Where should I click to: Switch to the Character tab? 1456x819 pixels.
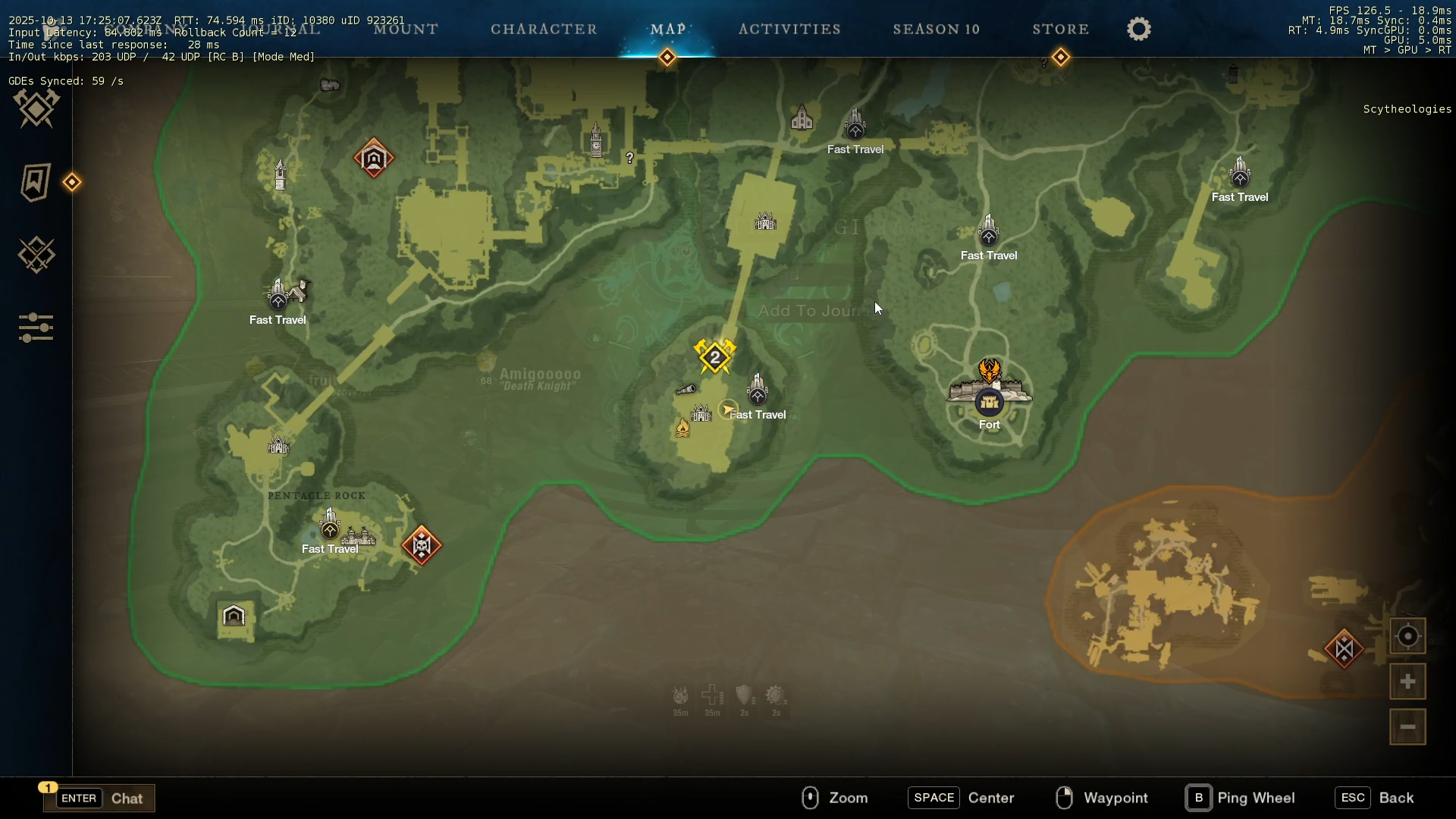tap(544, 30)
